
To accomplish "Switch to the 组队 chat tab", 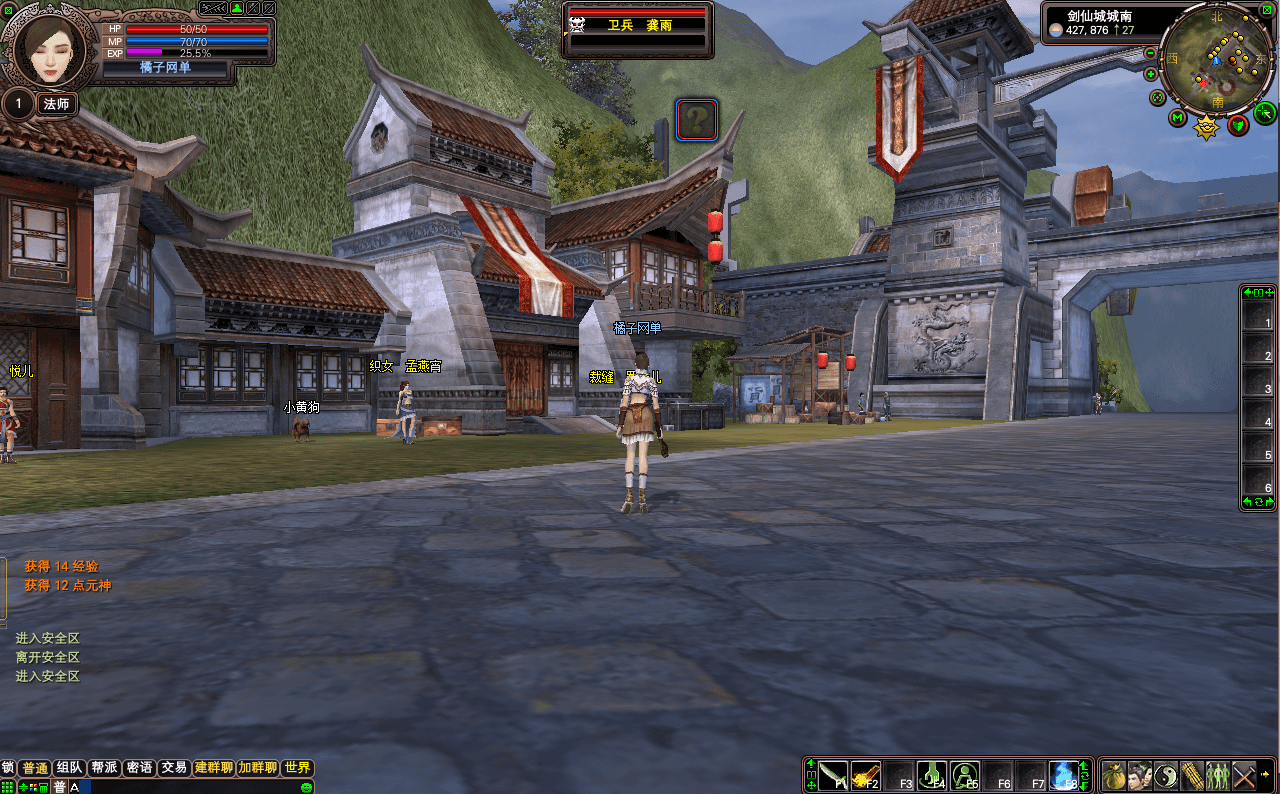I will tap(69, 768).
